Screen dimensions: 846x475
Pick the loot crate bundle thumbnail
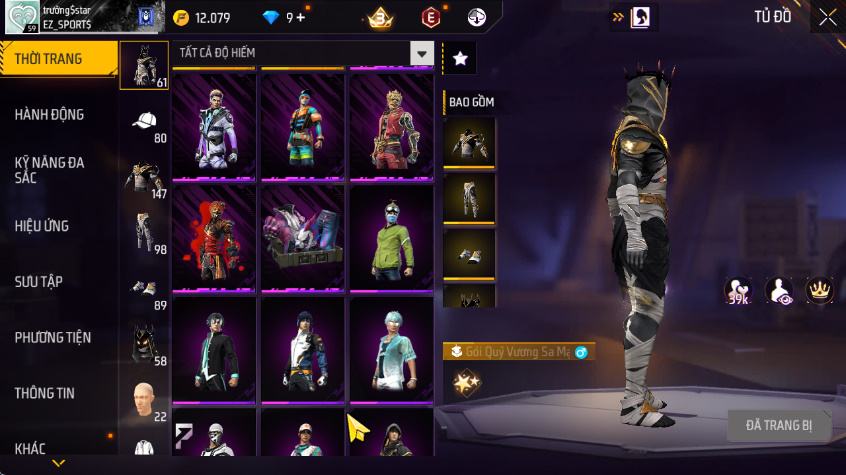tap(302, 238)
